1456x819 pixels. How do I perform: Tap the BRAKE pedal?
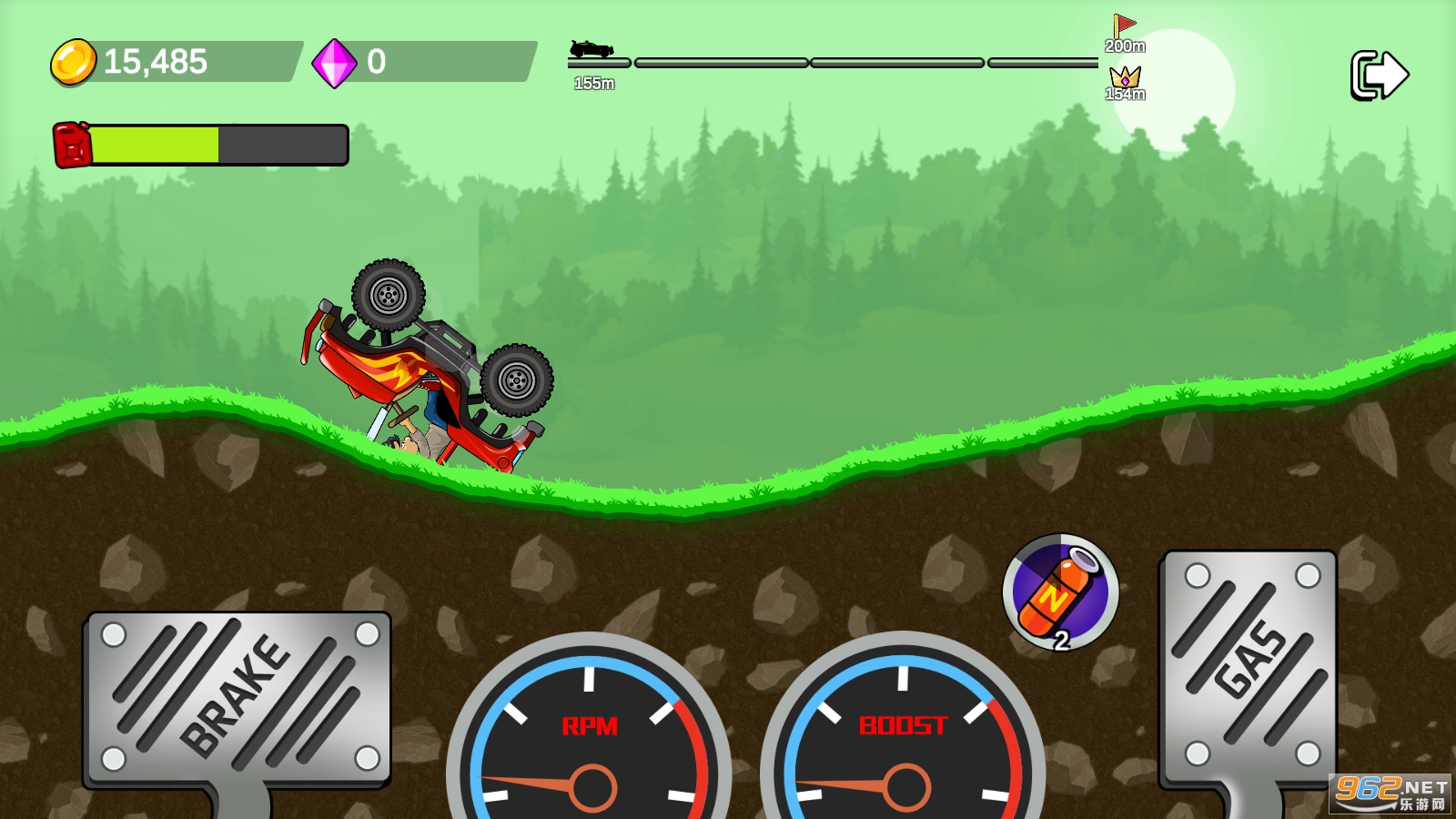point(238,697)
